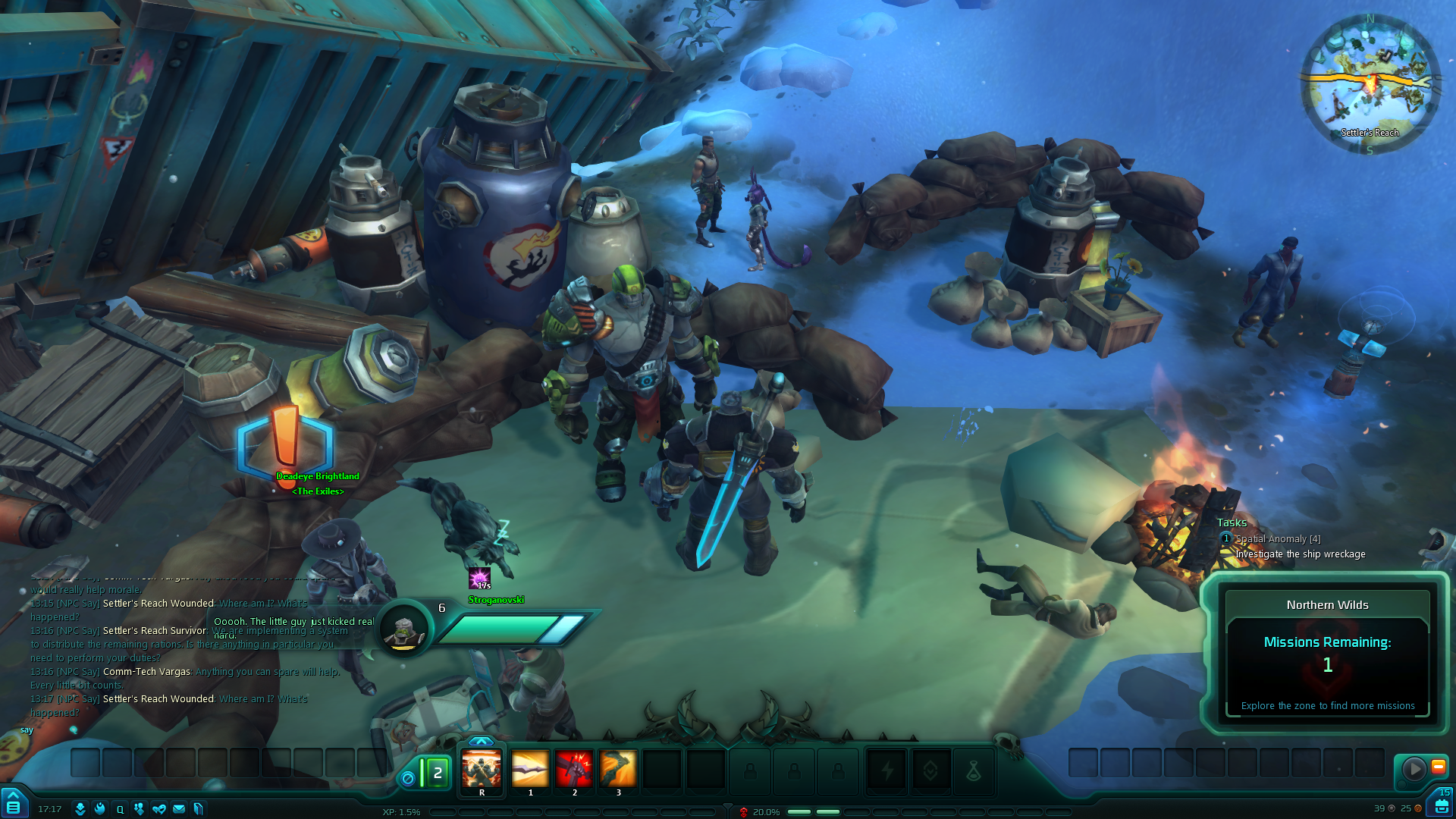The image size is (1456, 819).
Task: Click the mail envelope icon
Action: [x=179, y=809]
